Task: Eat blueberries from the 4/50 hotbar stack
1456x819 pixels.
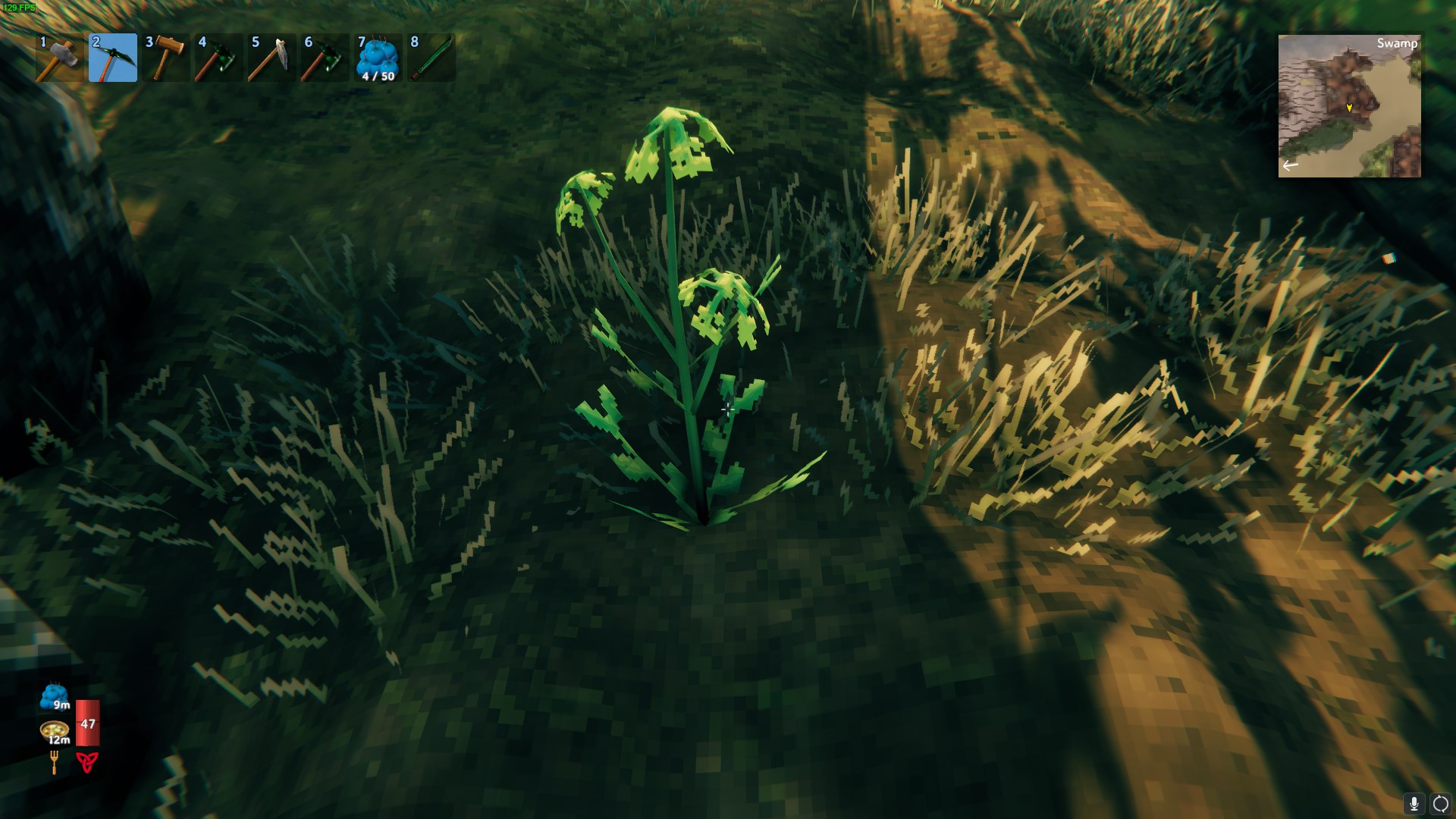Action: click(378, 58)
